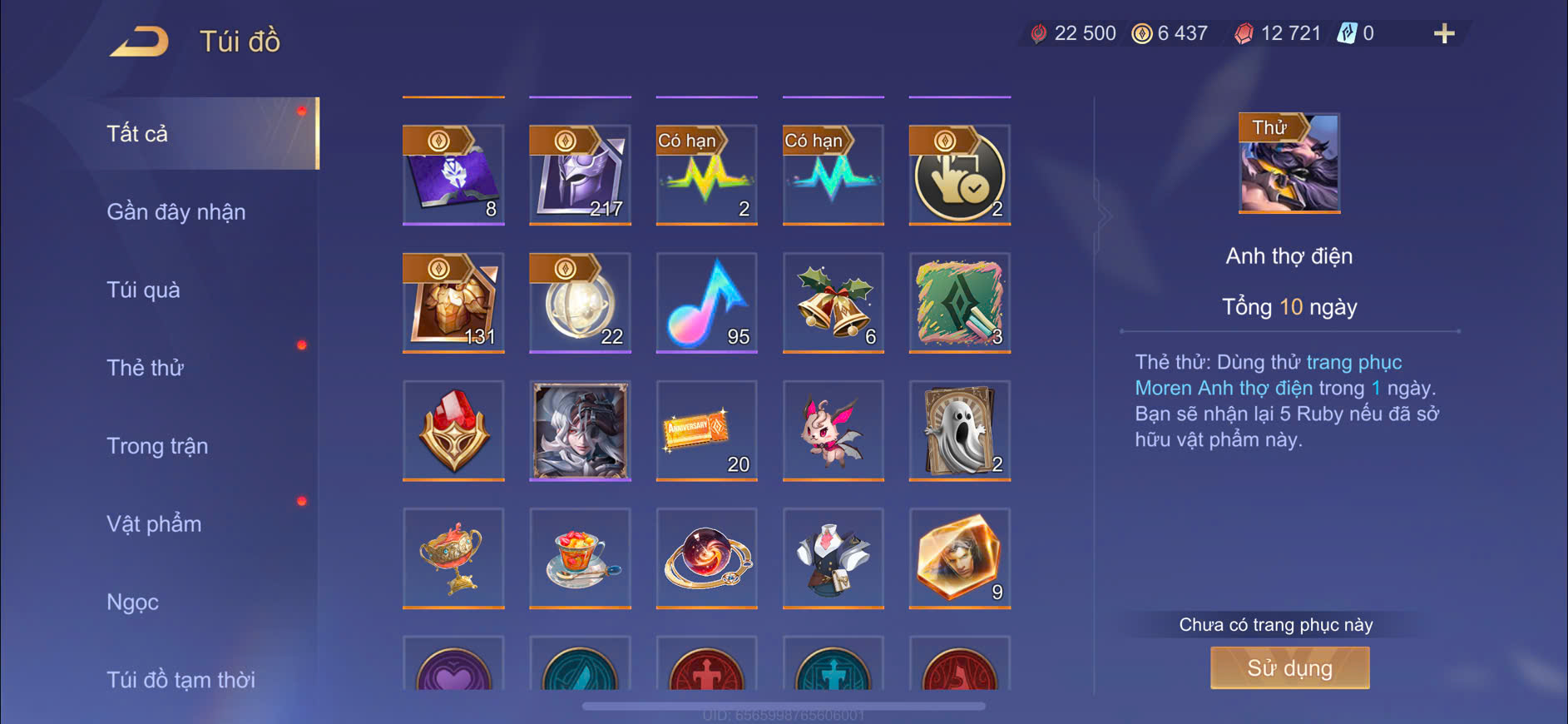
Task: Click the Sử dụng button
Action: 1289,668
